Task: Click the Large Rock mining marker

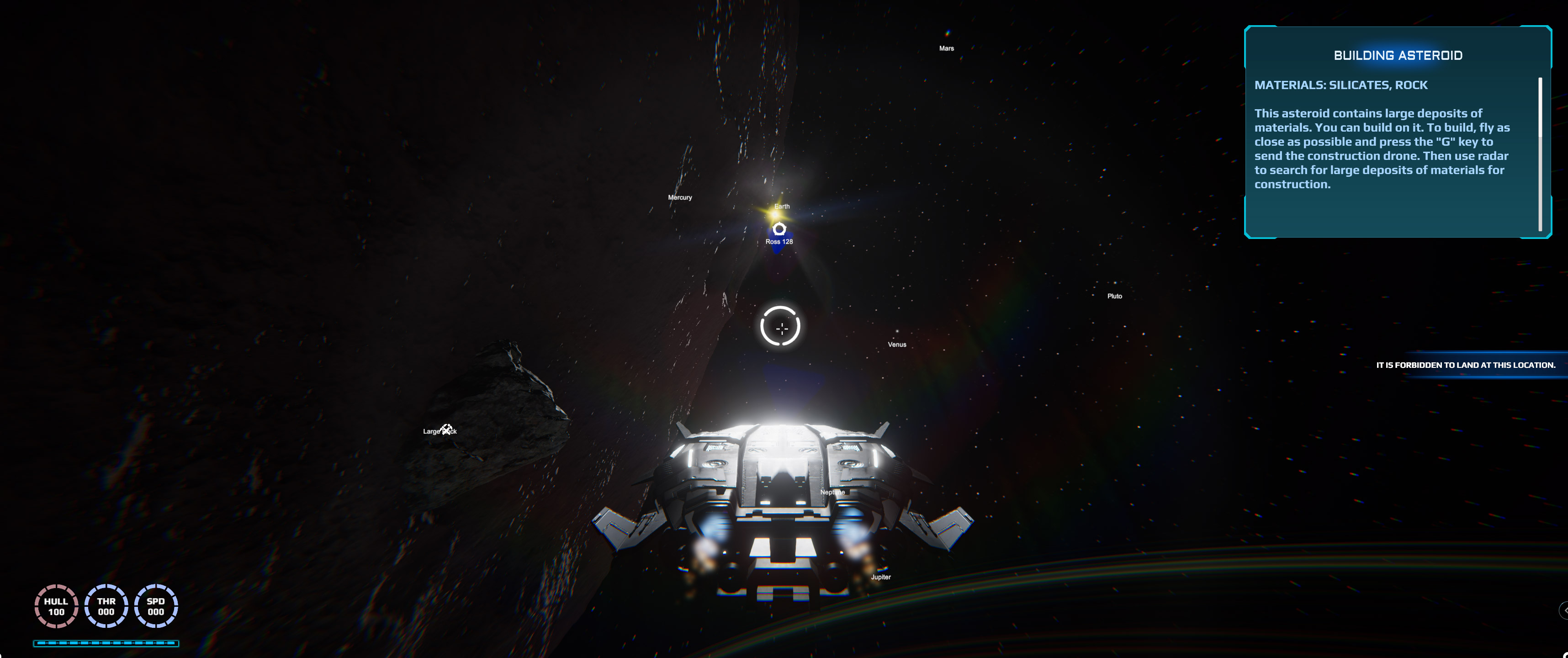Action: 447,430
